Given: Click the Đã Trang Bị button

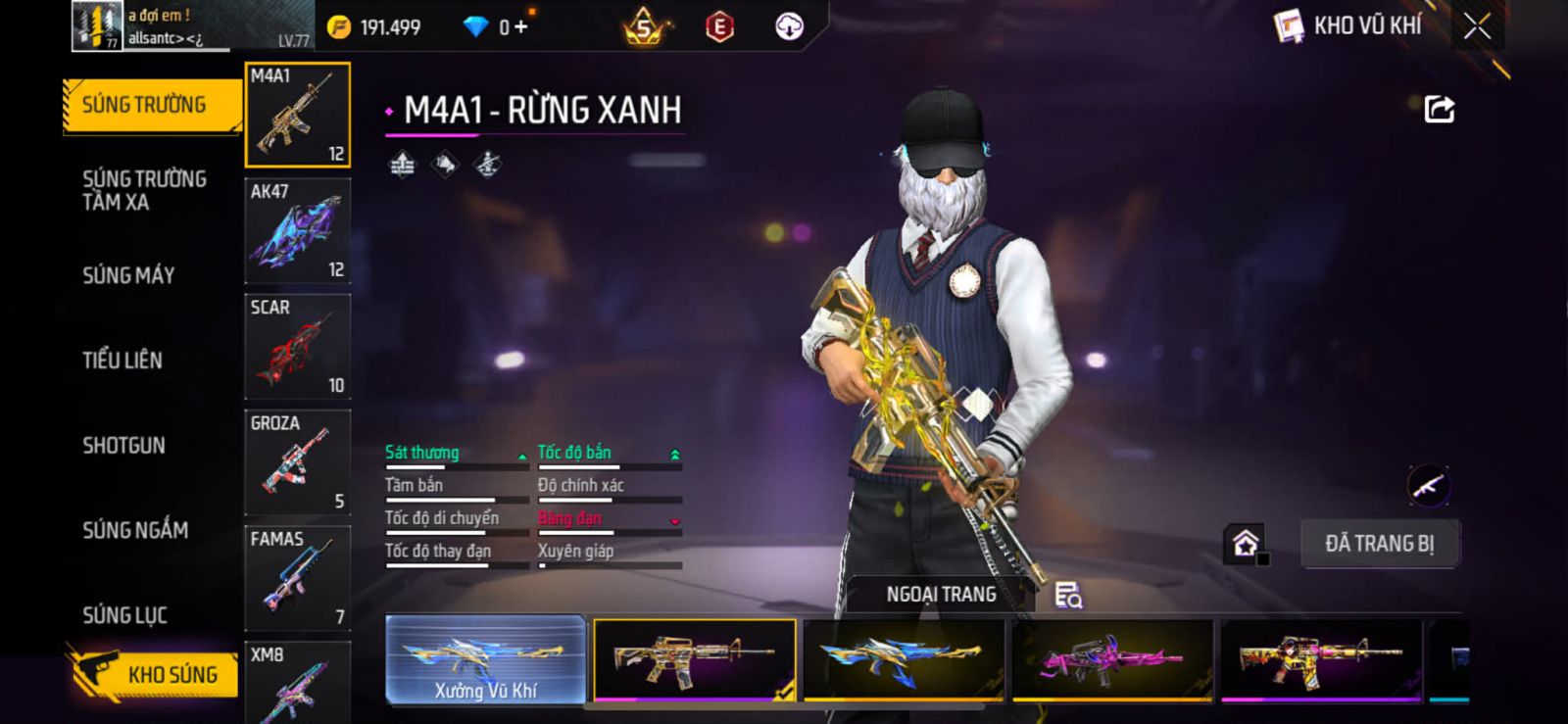Looking at the screenshot, I should coord(1379,544).
